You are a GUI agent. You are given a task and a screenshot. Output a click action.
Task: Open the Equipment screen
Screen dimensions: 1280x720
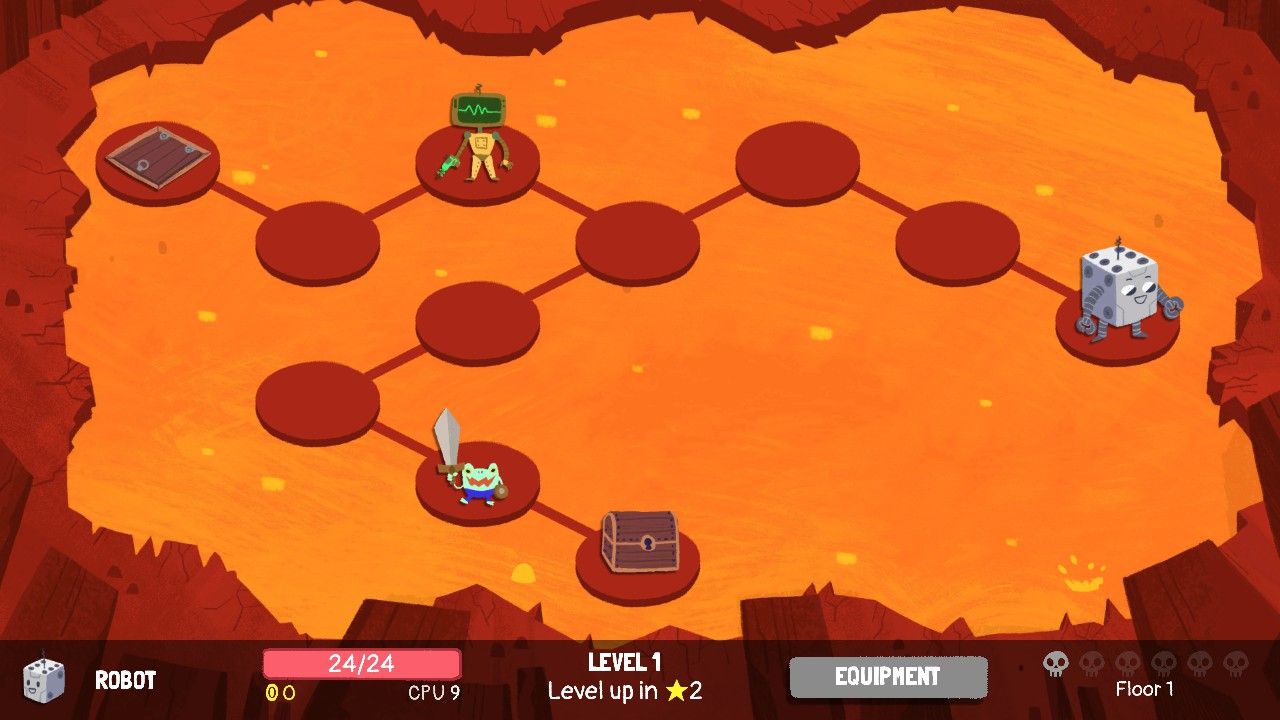(x=888, y=677)
